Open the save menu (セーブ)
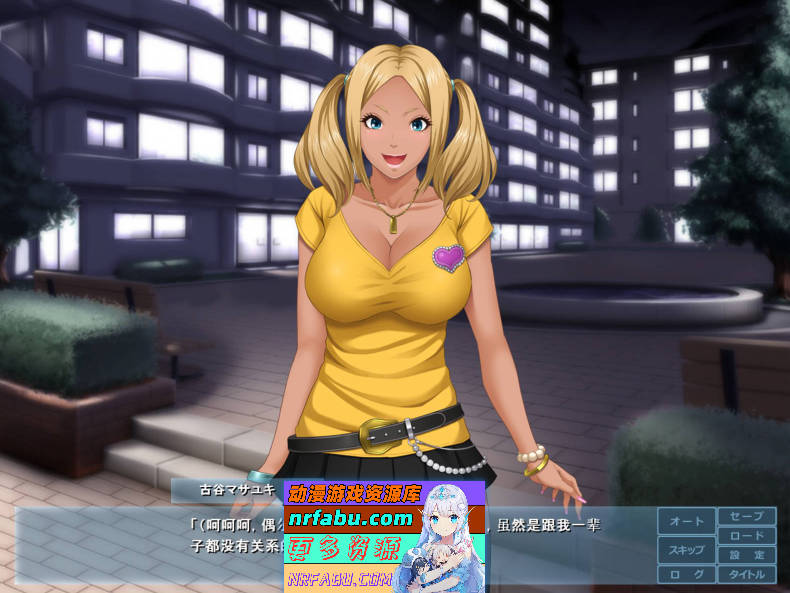This screenshot has height=593, width=790. 746,516
